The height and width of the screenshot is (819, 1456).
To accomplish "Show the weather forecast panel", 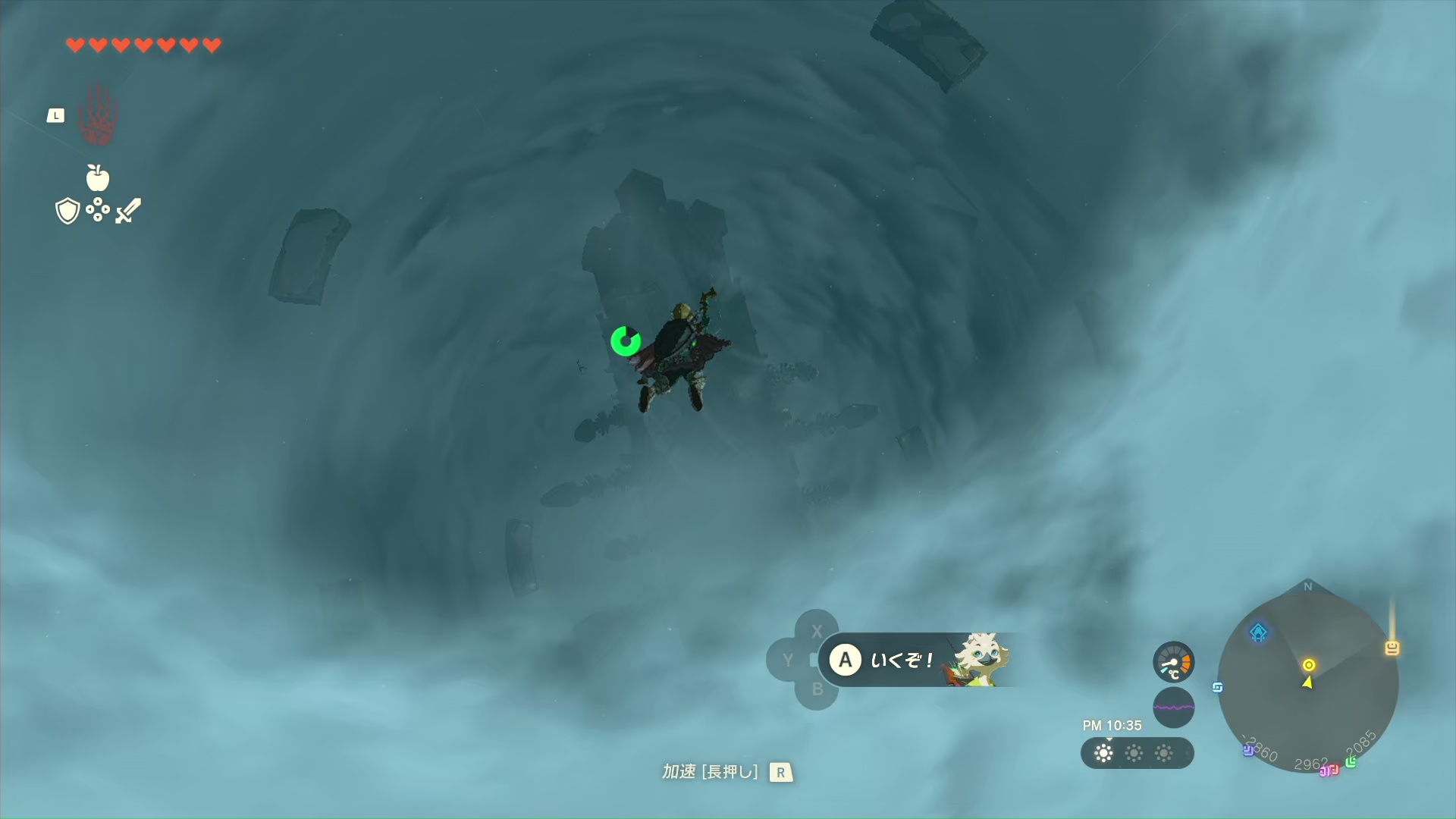I will coord(1137,753).
